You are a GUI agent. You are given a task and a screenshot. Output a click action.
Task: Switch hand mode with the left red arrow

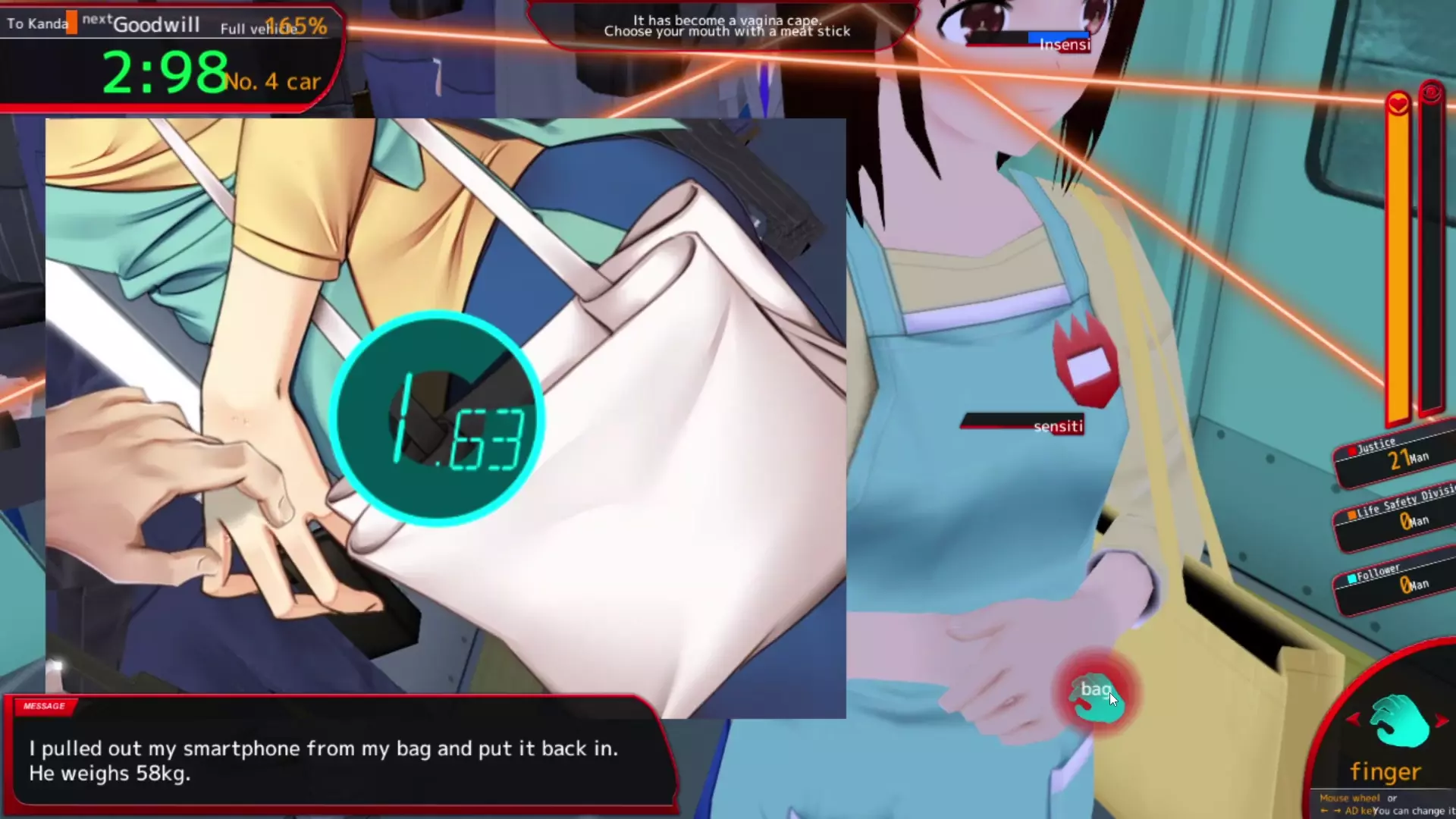pos(1354,718)
